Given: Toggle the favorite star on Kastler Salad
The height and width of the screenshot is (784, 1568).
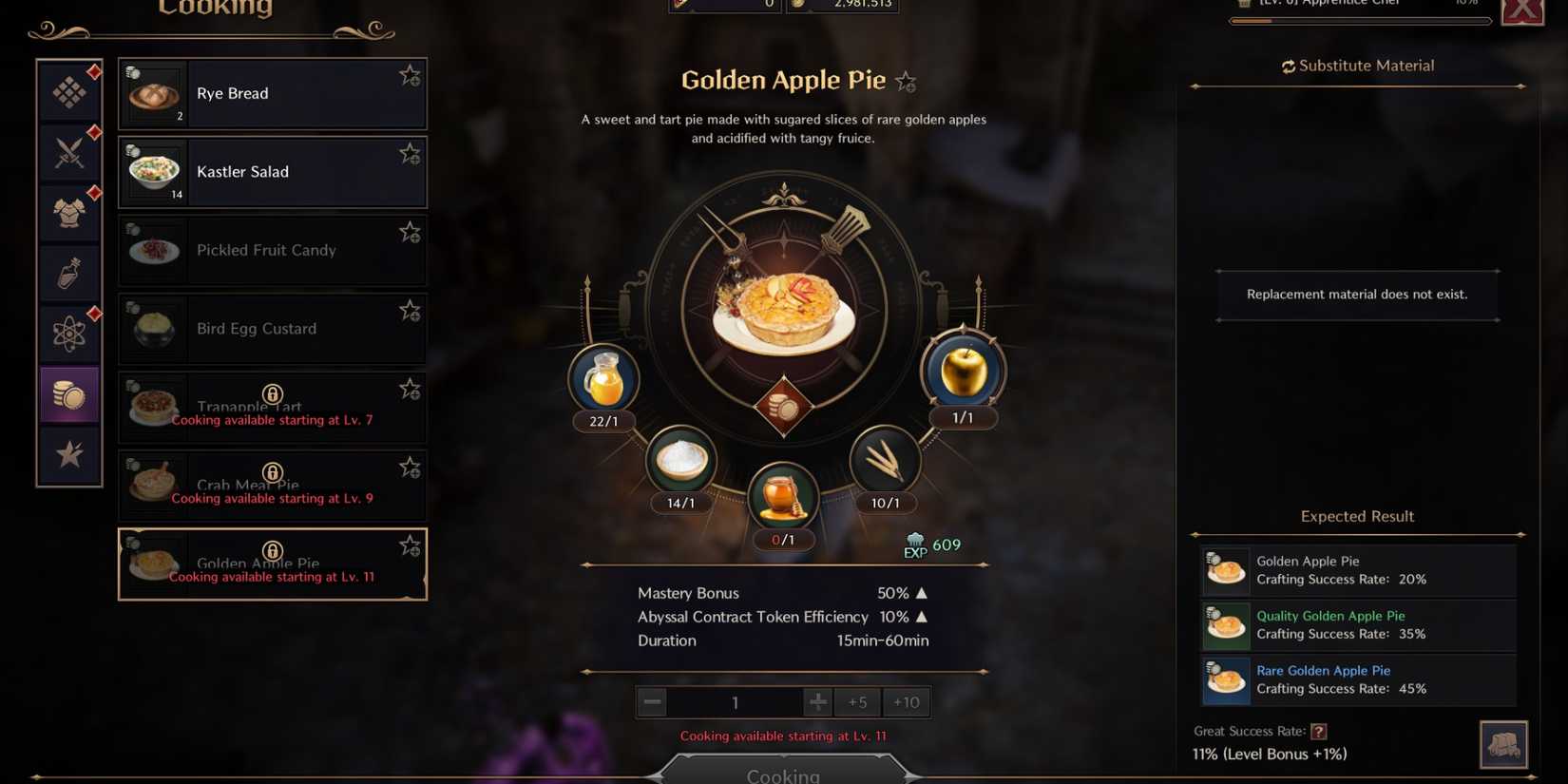Looking at the screenshot, I should pyautogui.click(x=410, y=153).
